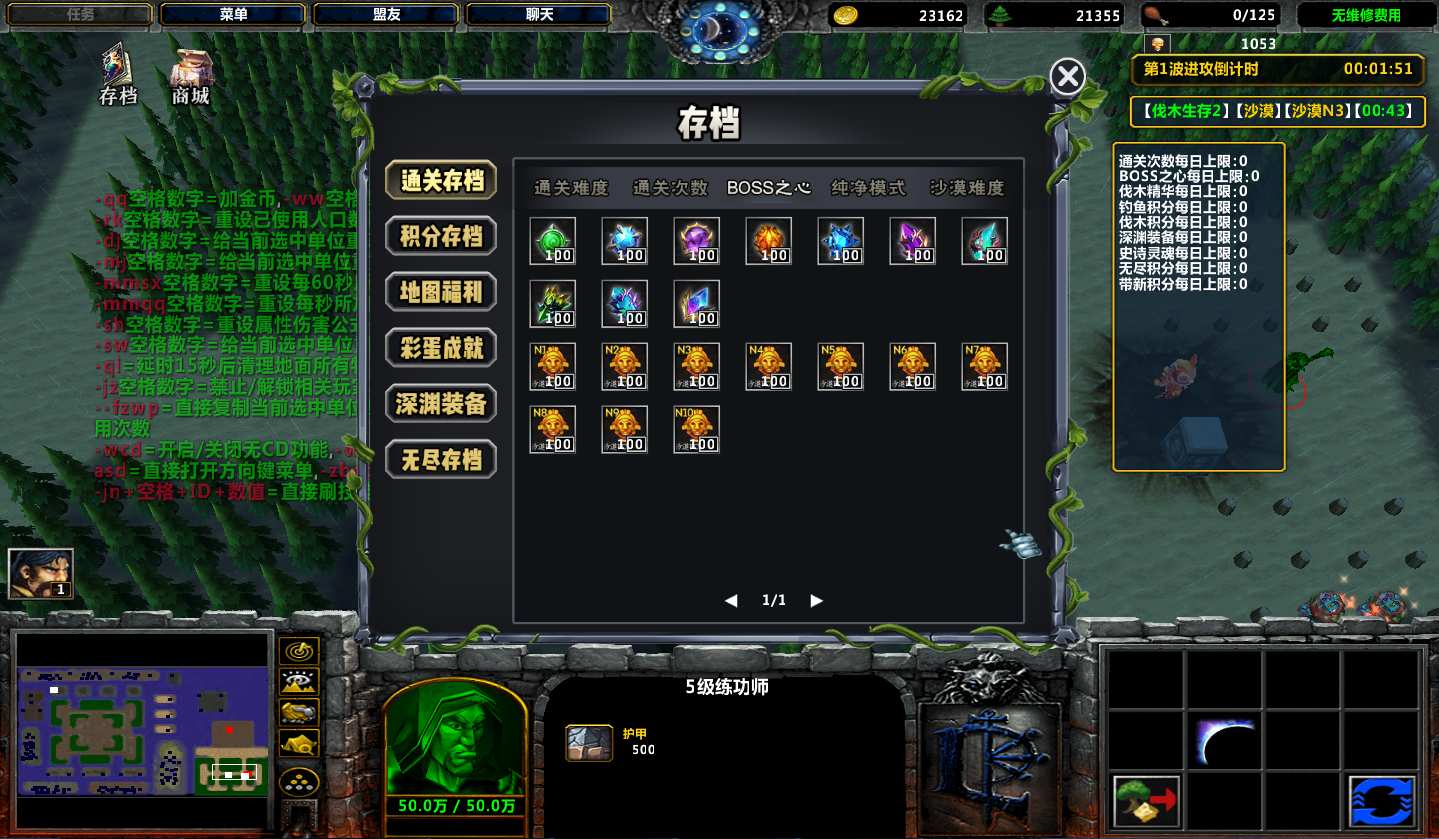
Task: Open the 聊天 chat log
Action: 539,15
